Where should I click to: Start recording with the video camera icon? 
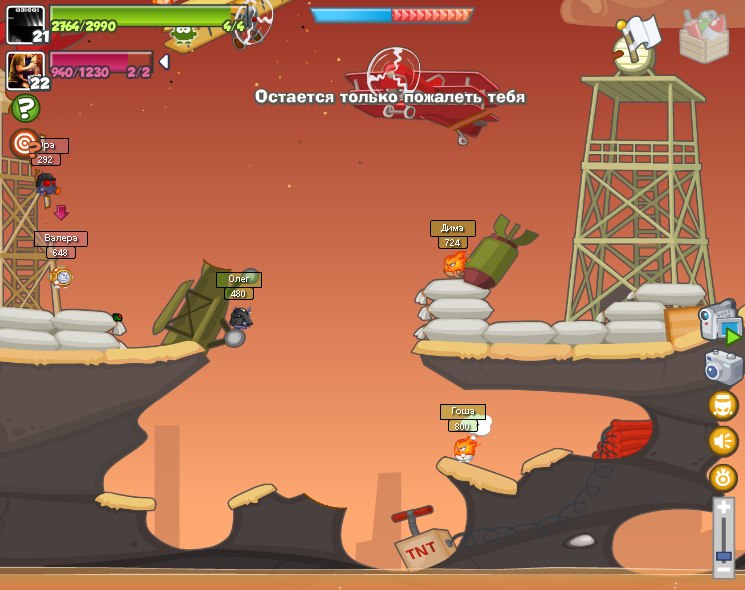pyautogui.click(x=720, y=323)
